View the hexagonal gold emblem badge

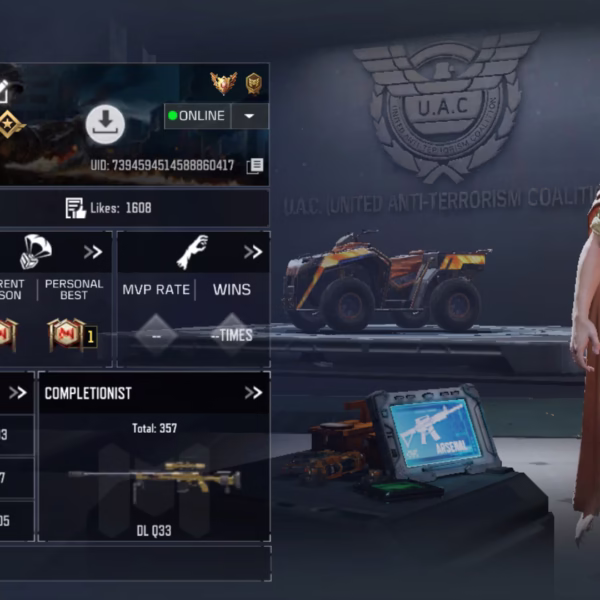pyautogui.click(x=254, y=84)
